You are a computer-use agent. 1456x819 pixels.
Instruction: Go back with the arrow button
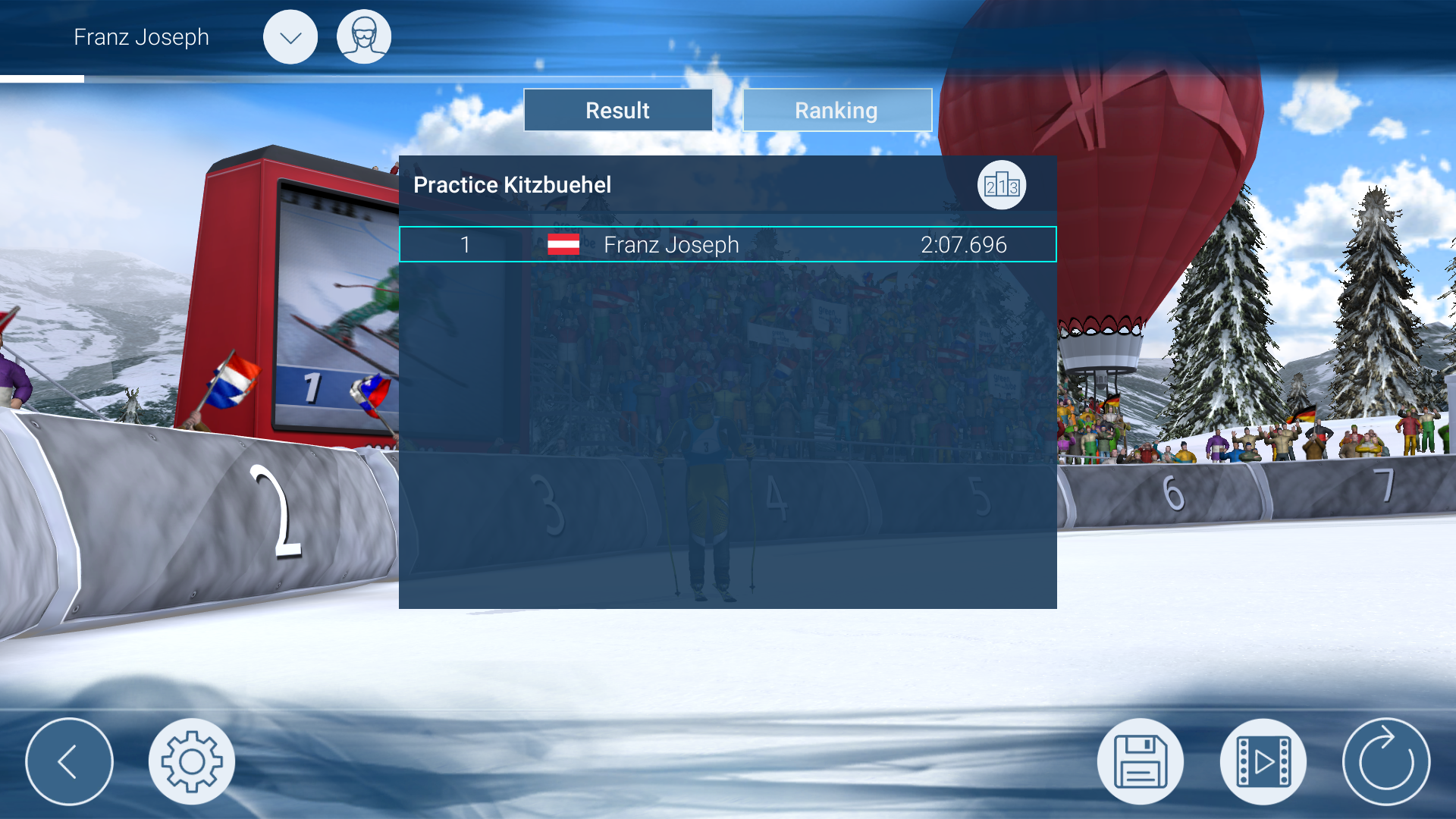pos(69,761)
